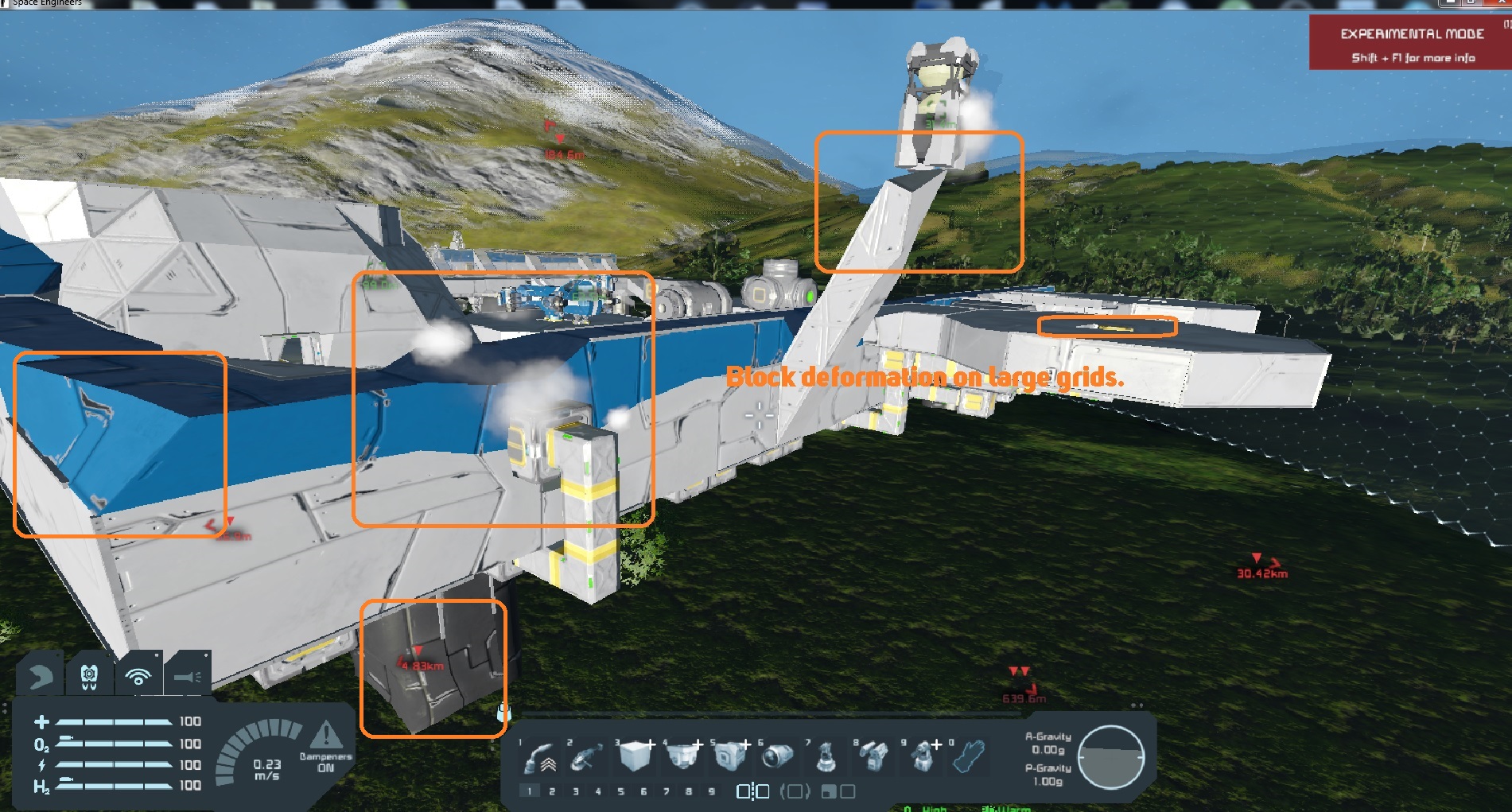Switch to toolbar page 2

coord(552,791)
